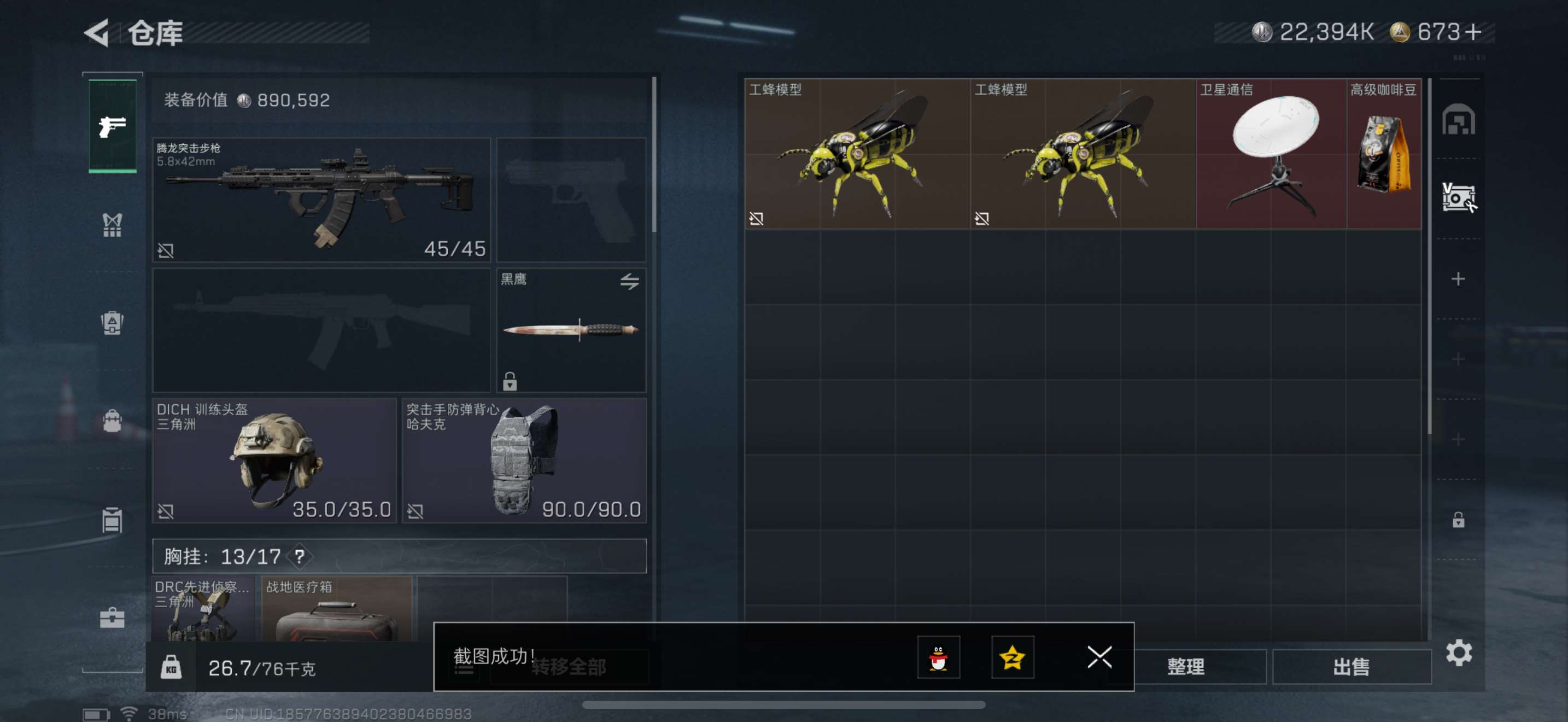This screenshot has width=1568, height=722.
Task: Swap the 黑鹰 knife with arrows icon
Action: coord(629,281)
